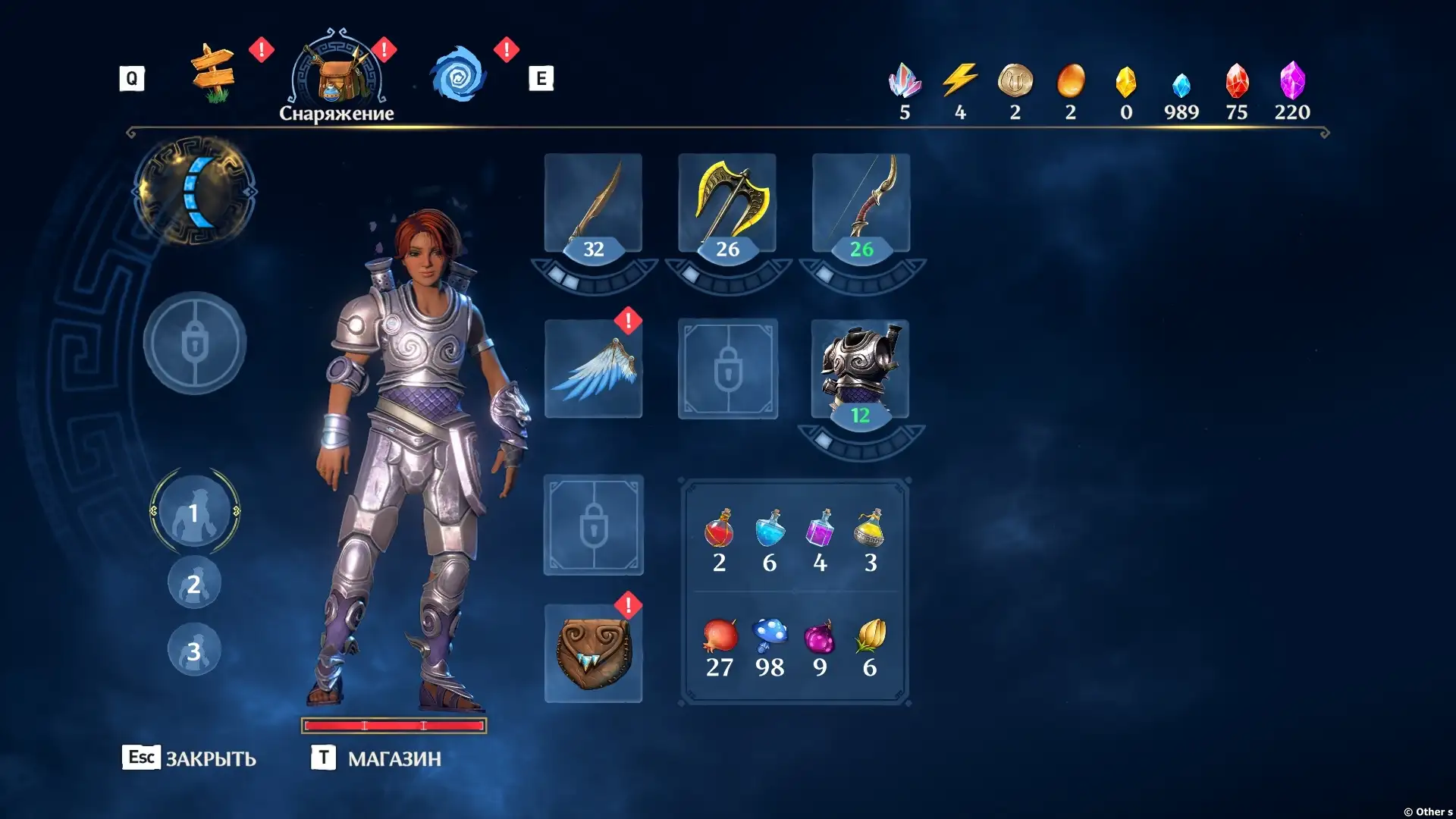
Task: Choose the blue stamina potion
Action: pyautogui.click(x=770, y=529)
